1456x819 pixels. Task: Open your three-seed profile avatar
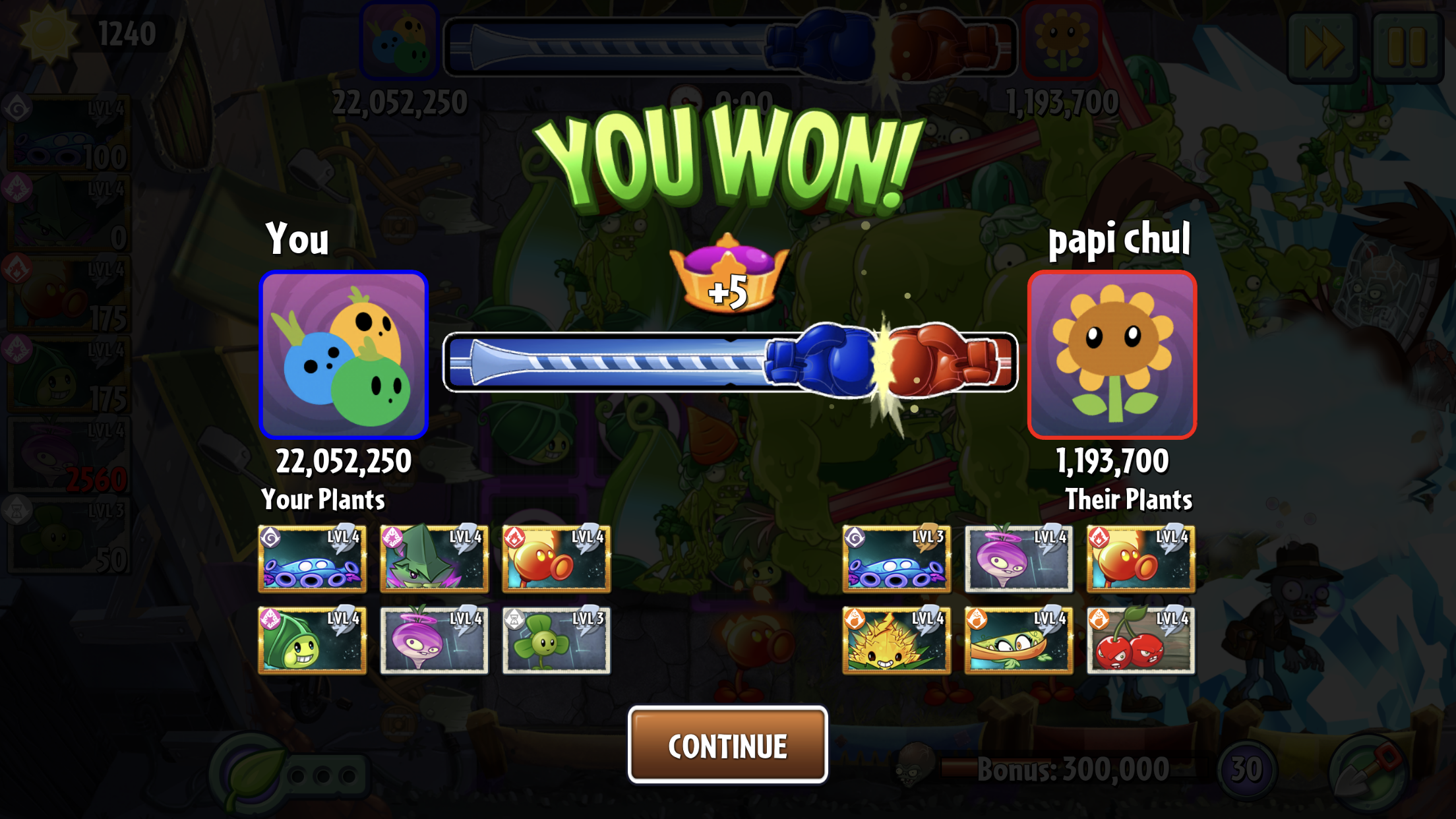[x=344, y=355]
